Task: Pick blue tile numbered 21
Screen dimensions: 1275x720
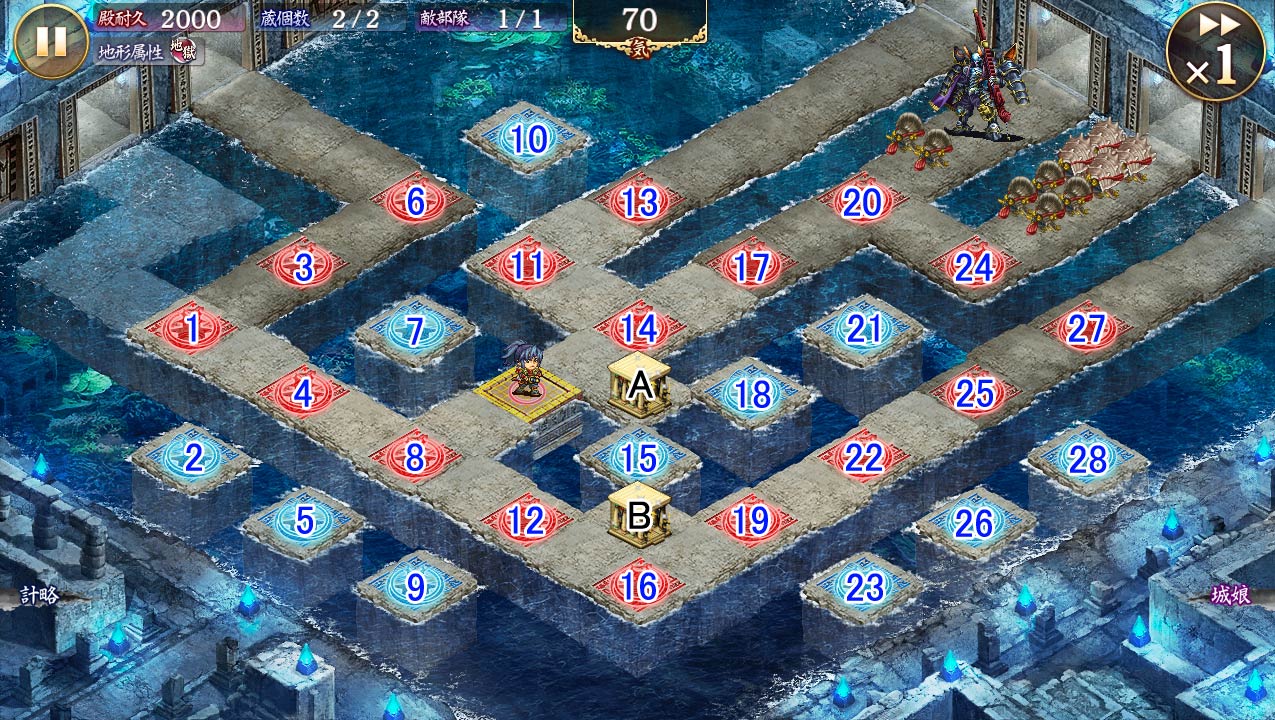Action: (863, 329)
